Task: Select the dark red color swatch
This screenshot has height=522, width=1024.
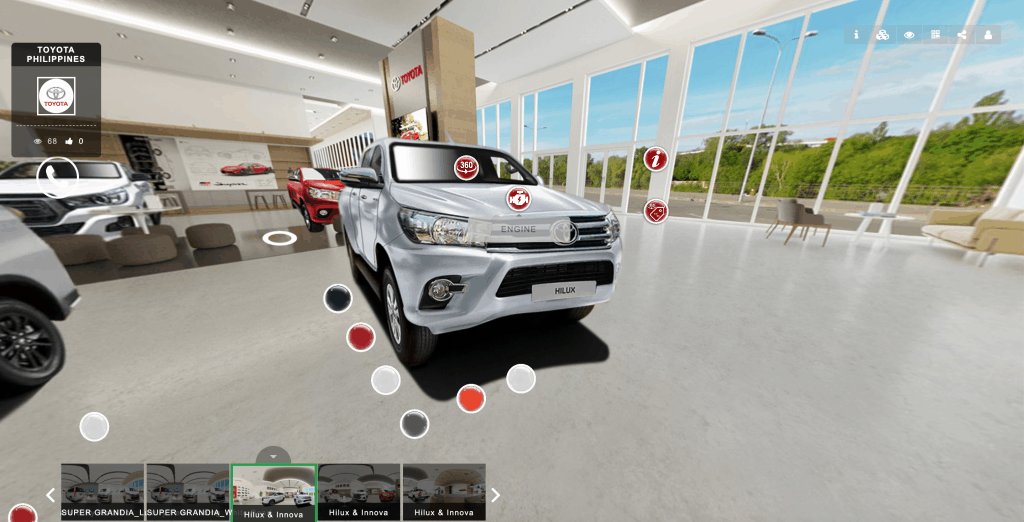Action: point(360,337)
